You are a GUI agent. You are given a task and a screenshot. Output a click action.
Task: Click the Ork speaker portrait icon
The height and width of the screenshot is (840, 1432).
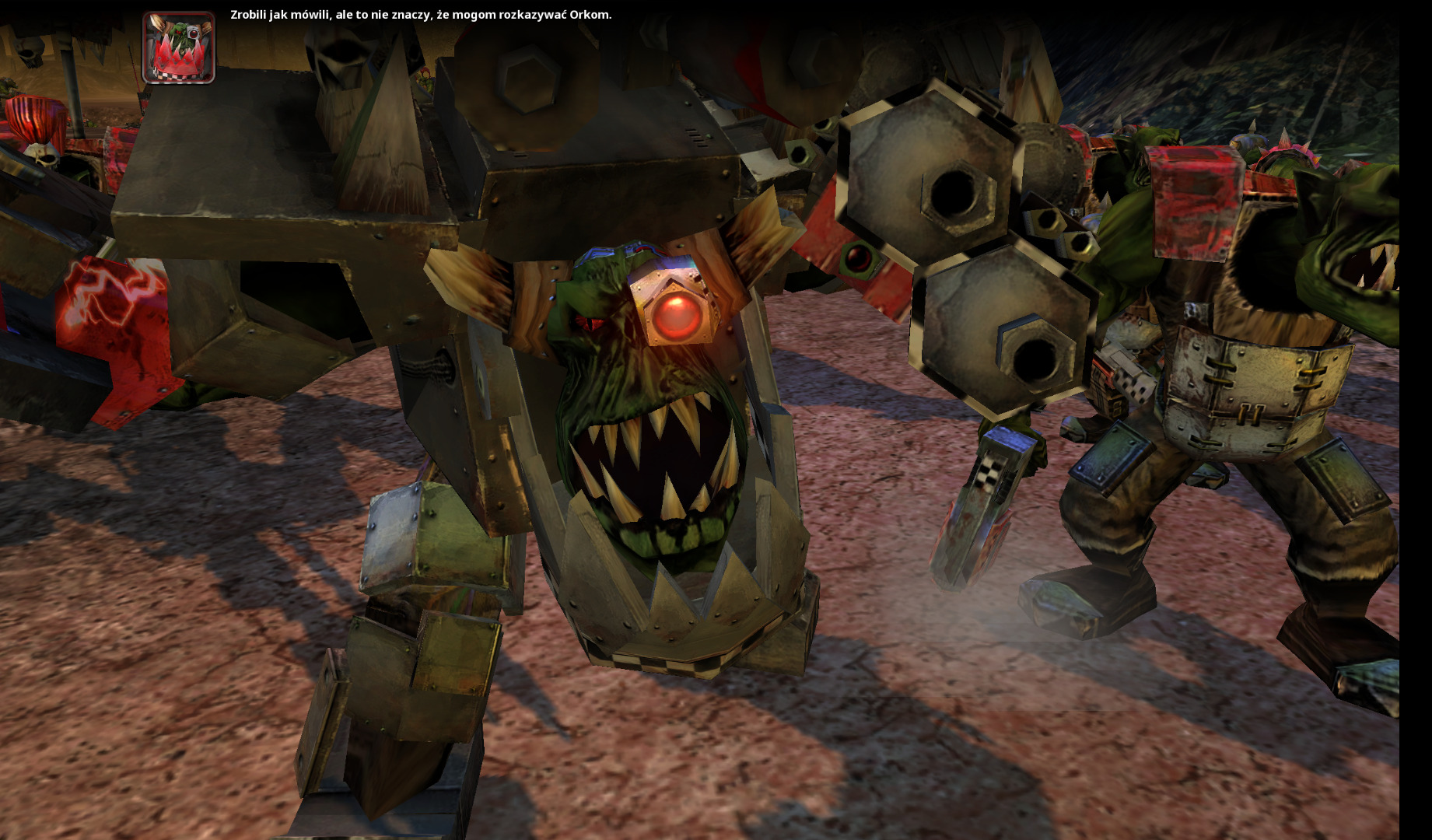coord(178,47)
